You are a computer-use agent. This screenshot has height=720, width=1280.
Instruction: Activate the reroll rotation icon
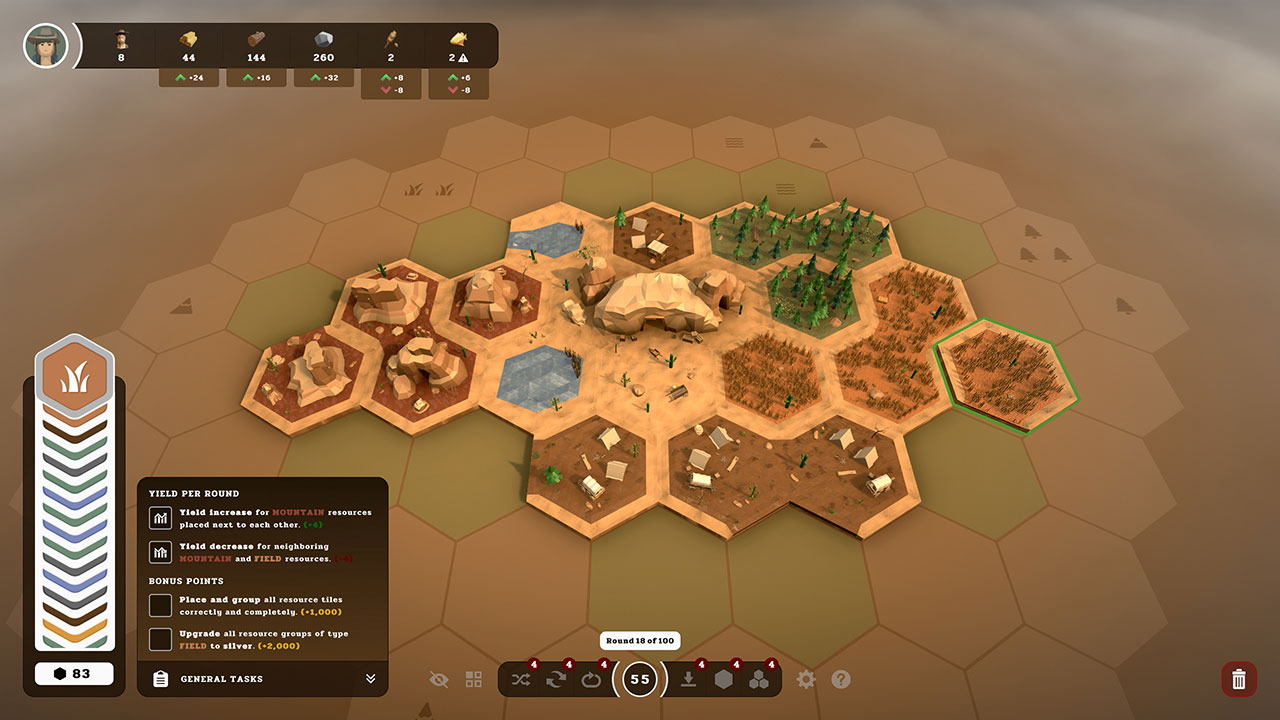591,679
